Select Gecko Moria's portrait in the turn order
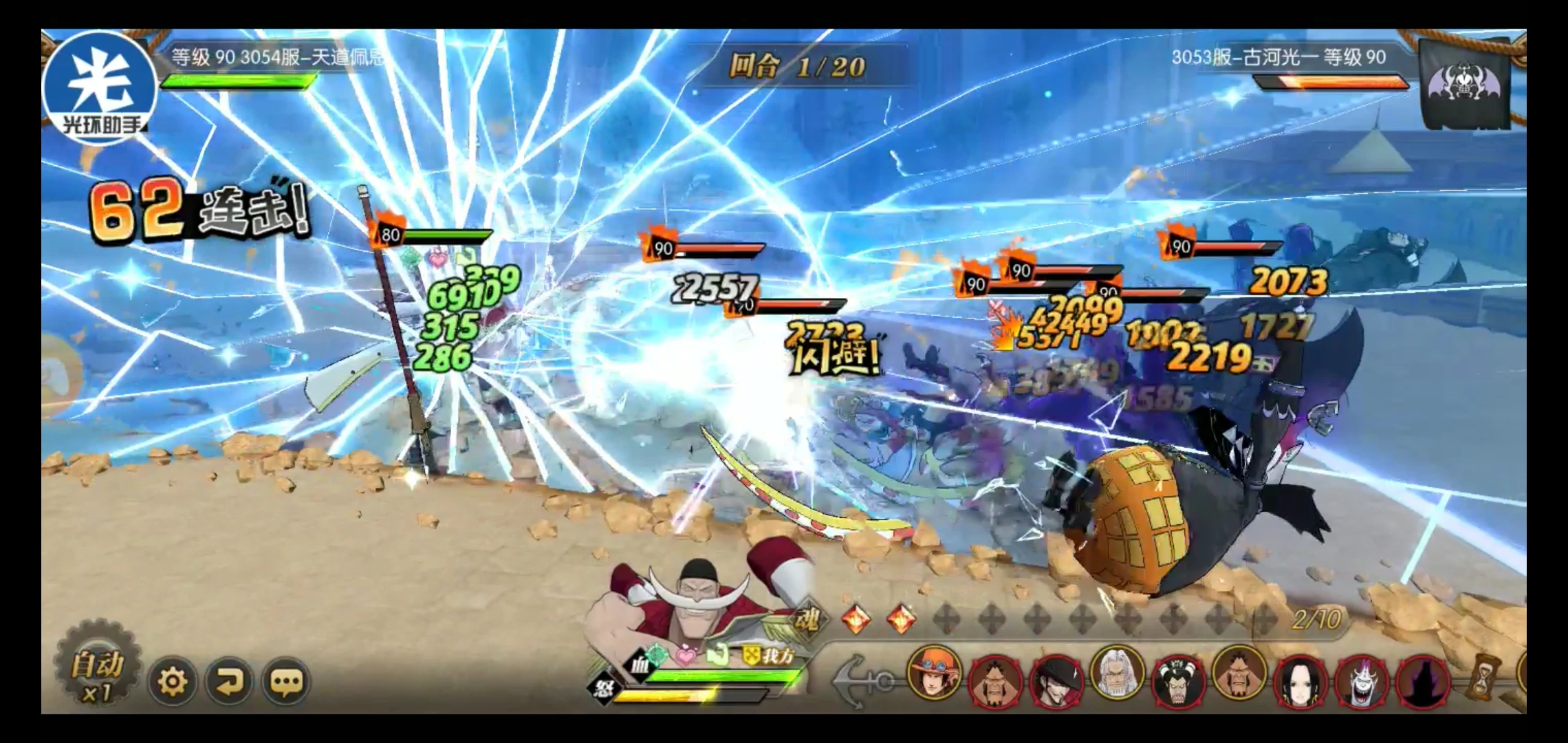Screen dimensions: 1568x743 (1361, 681)
